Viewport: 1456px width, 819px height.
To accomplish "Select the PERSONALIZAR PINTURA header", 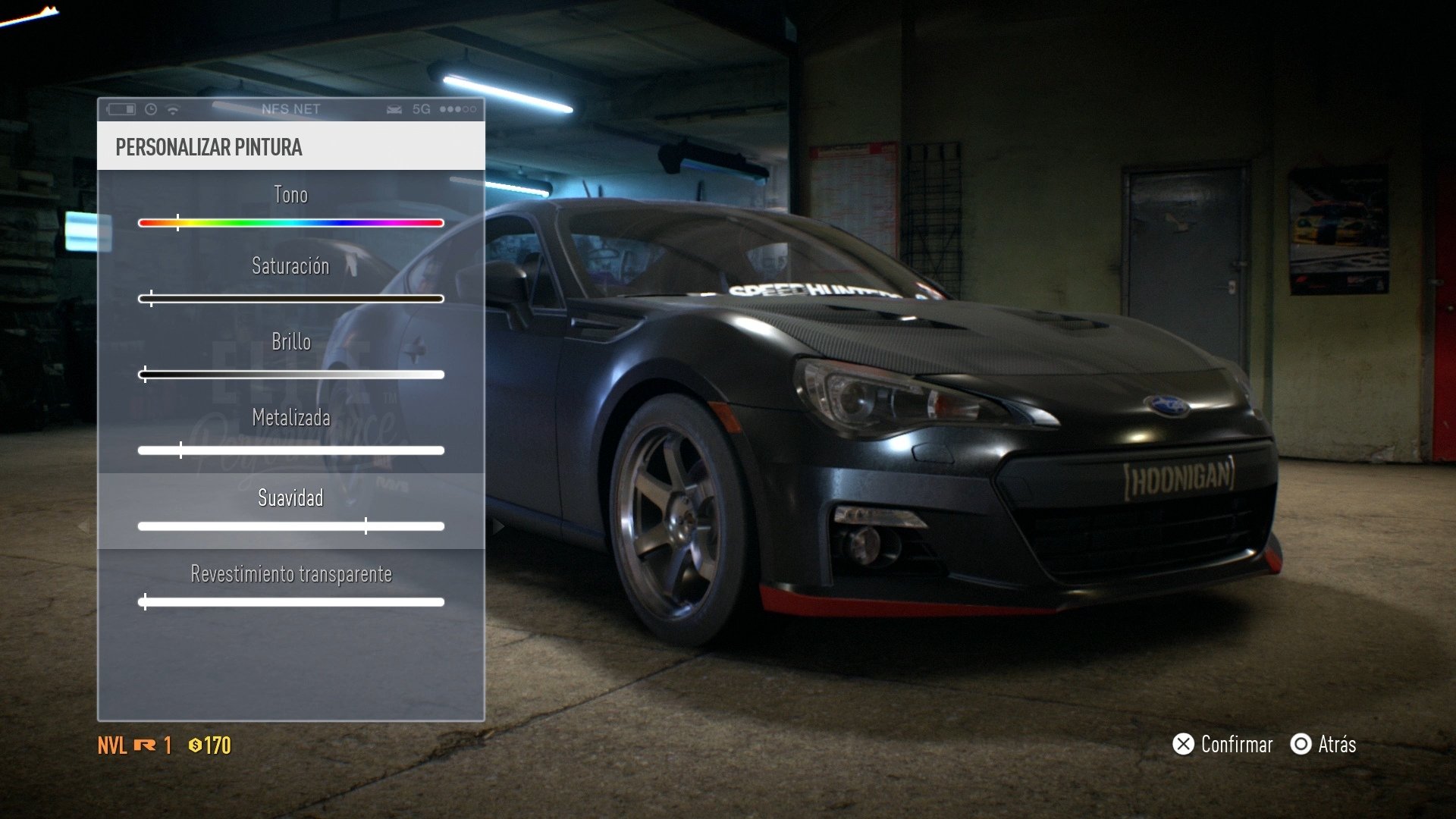I will pos(209,148).
